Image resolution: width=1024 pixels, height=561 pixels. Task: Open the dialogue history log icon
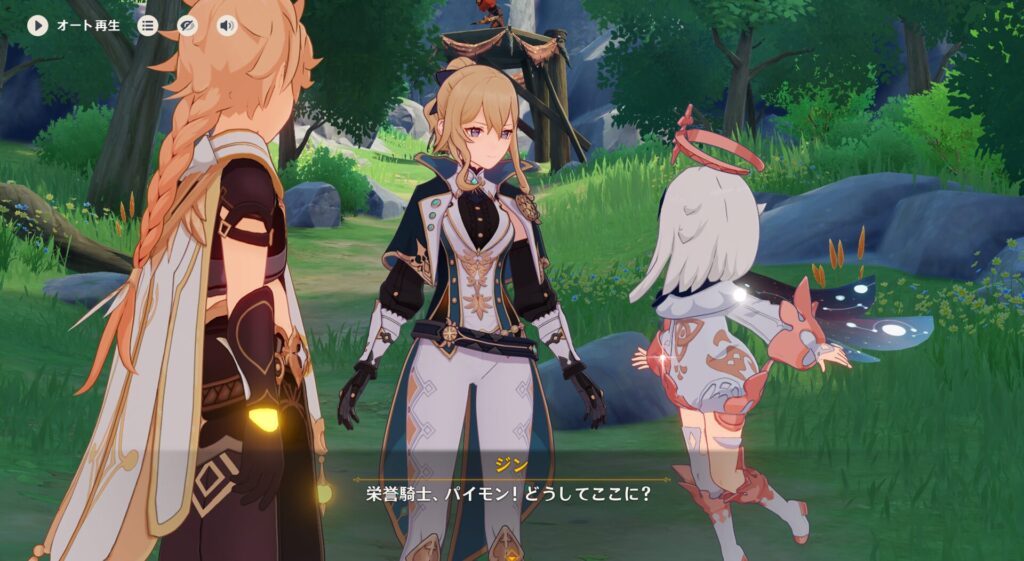(148, 26)
